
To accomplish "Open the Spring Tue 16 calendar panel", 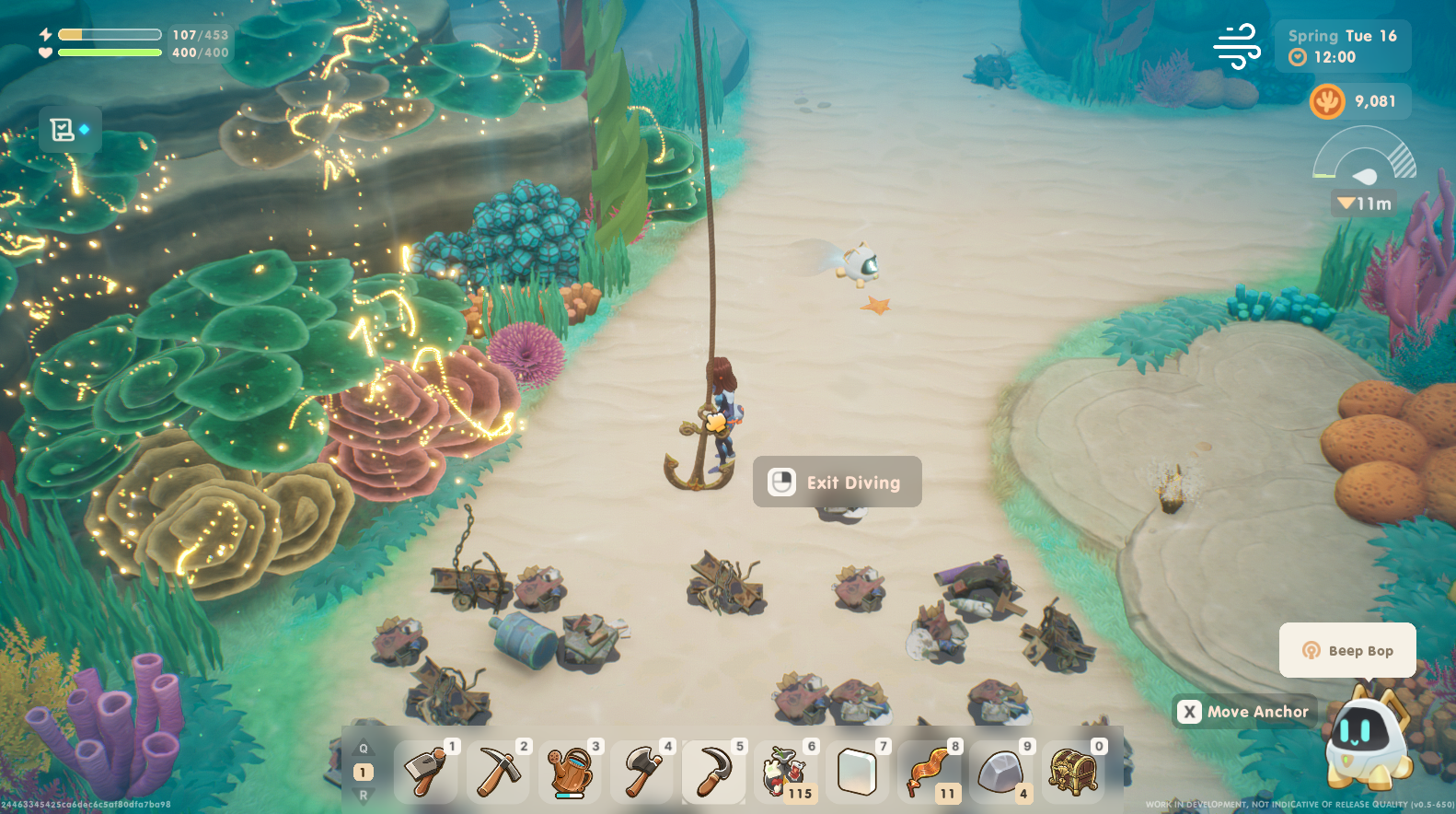I will 1342,46.
